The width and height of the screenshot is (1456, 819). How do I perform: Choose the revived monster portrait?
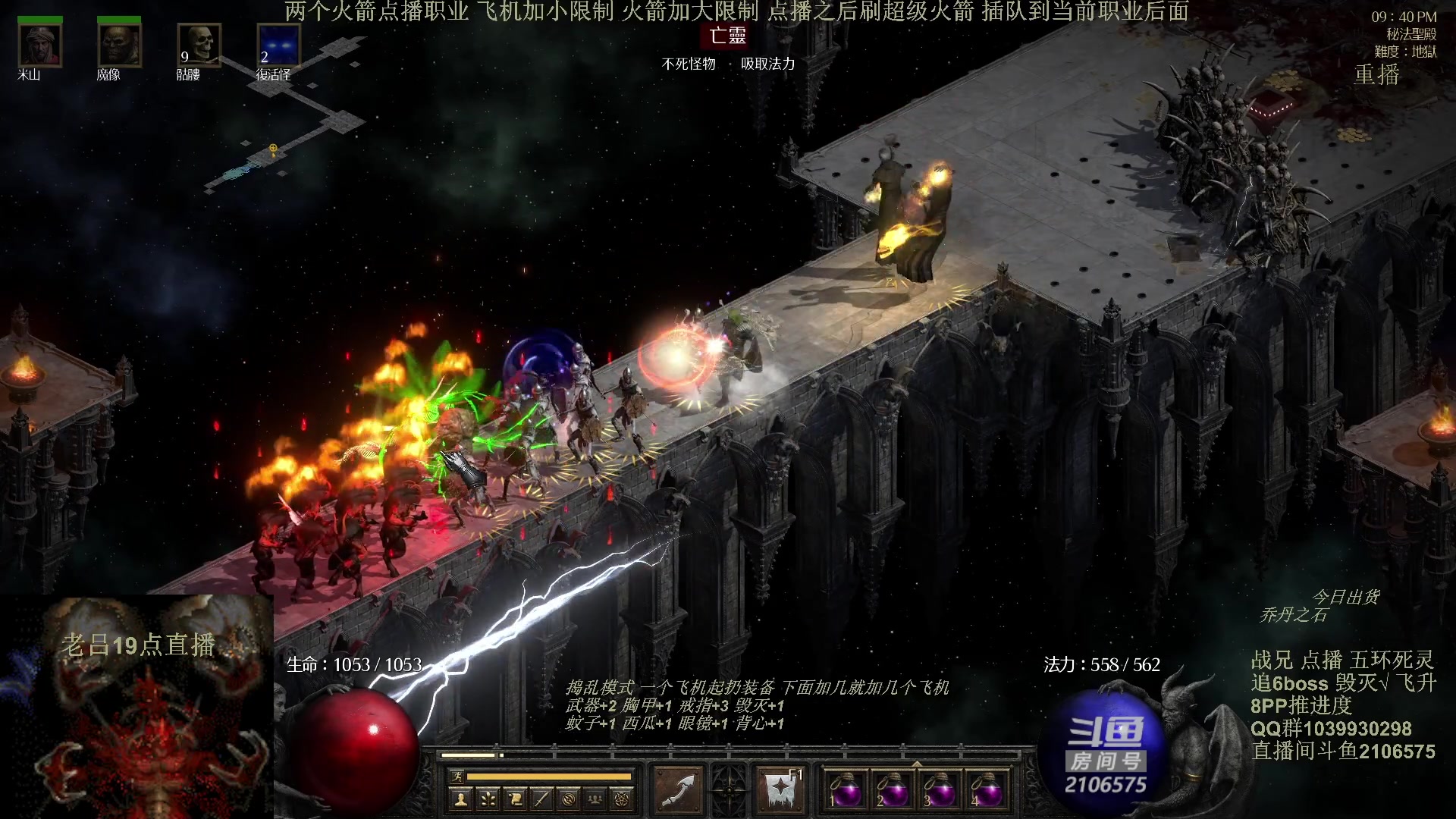point(278,45)
